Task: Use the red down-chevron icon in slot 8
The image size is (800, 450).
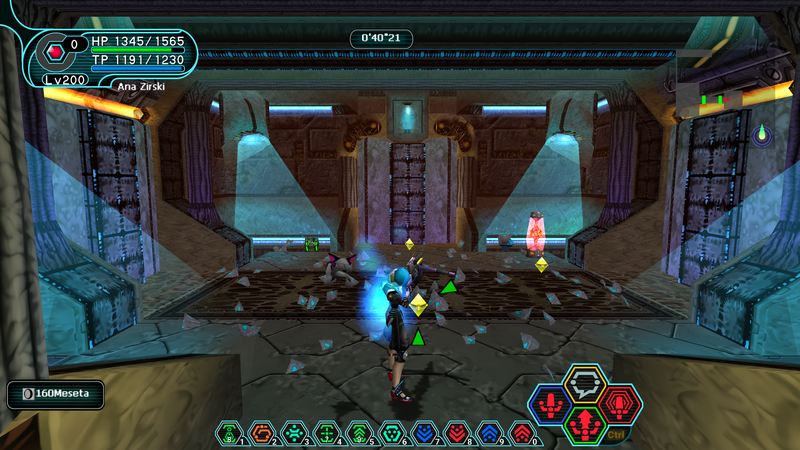Action: (x=457, y=433)
